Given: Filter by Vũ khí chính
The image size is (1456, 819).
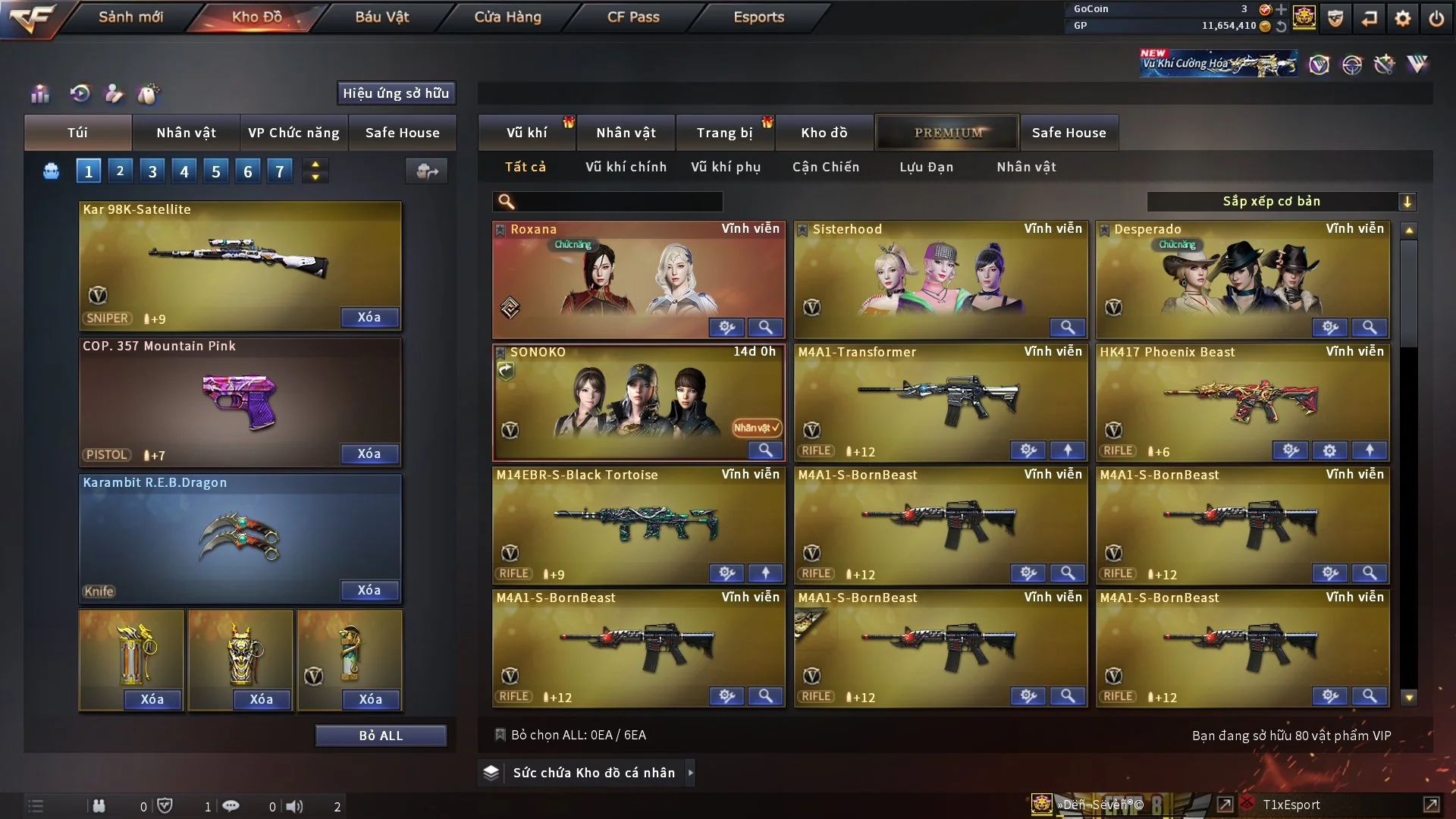Looking at the screenshot, I should 626,167.
